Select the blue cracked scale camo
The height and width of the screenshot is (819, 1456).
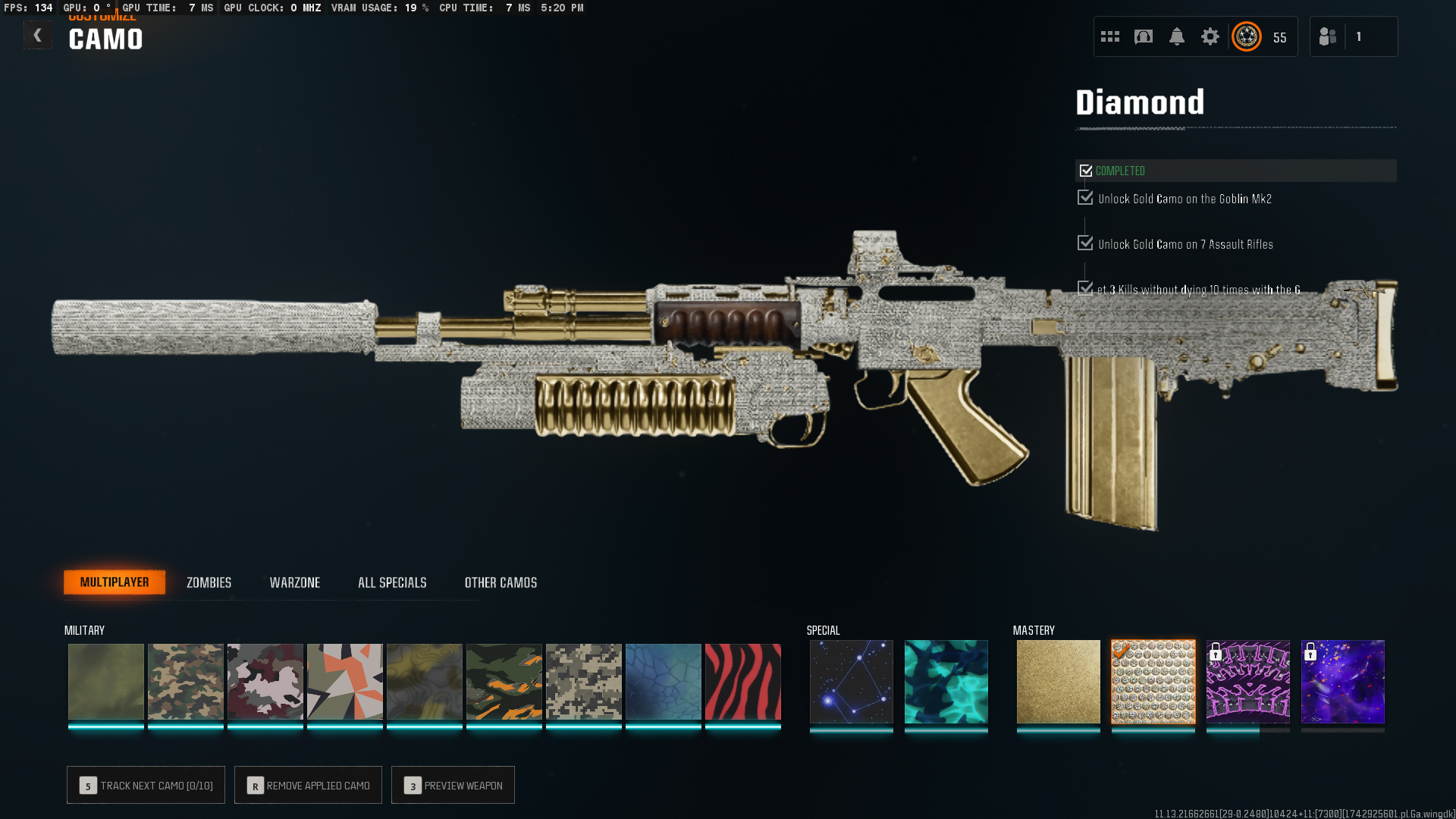663,682
